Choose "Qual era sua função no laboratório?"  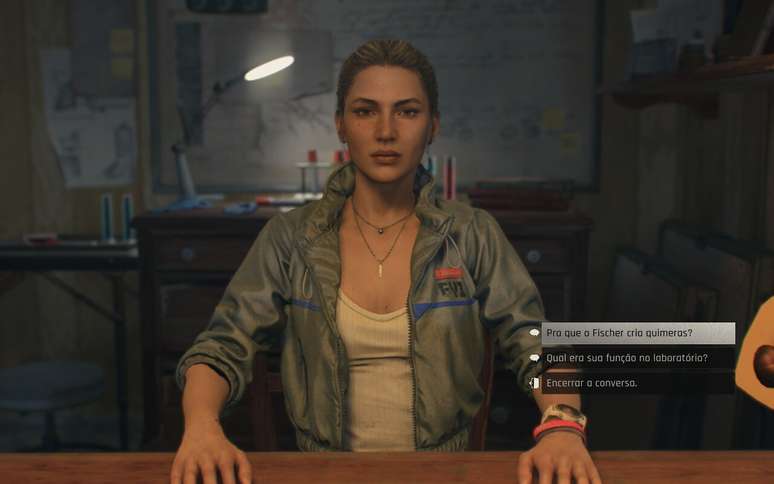627,358
